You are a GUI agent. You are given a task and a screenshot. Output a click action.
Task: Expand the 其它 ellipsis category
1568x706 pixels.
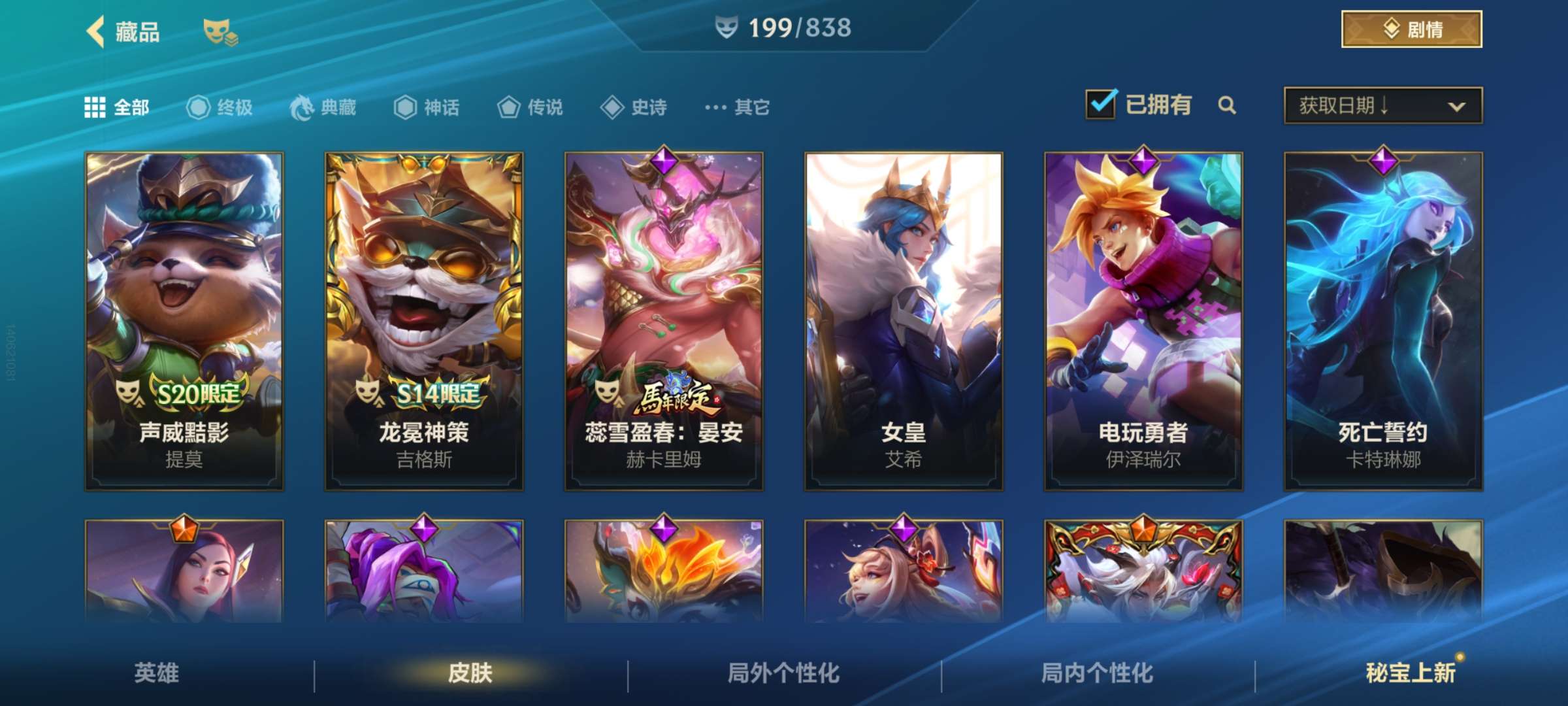[716, 107]
